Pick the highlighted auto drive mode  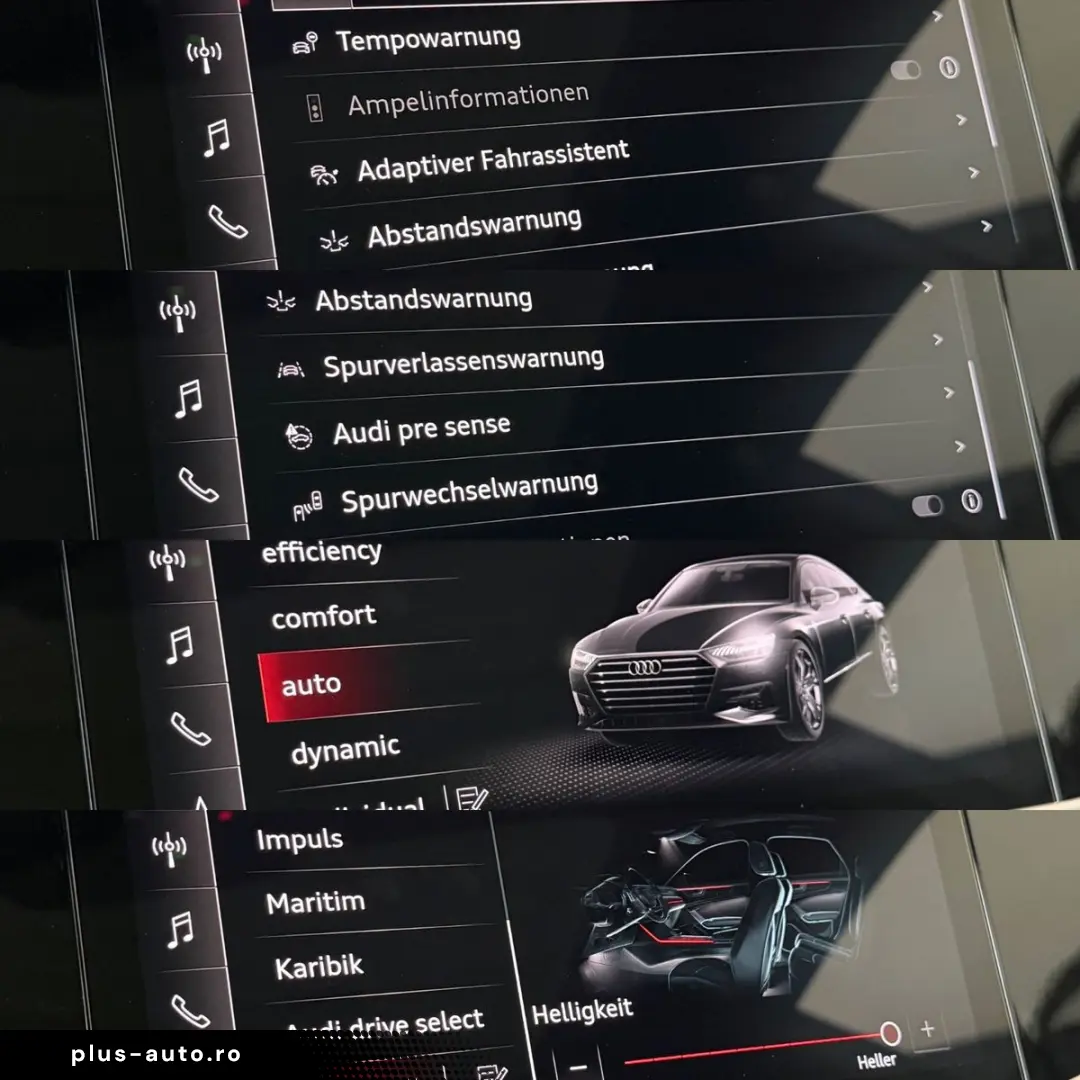312,685
